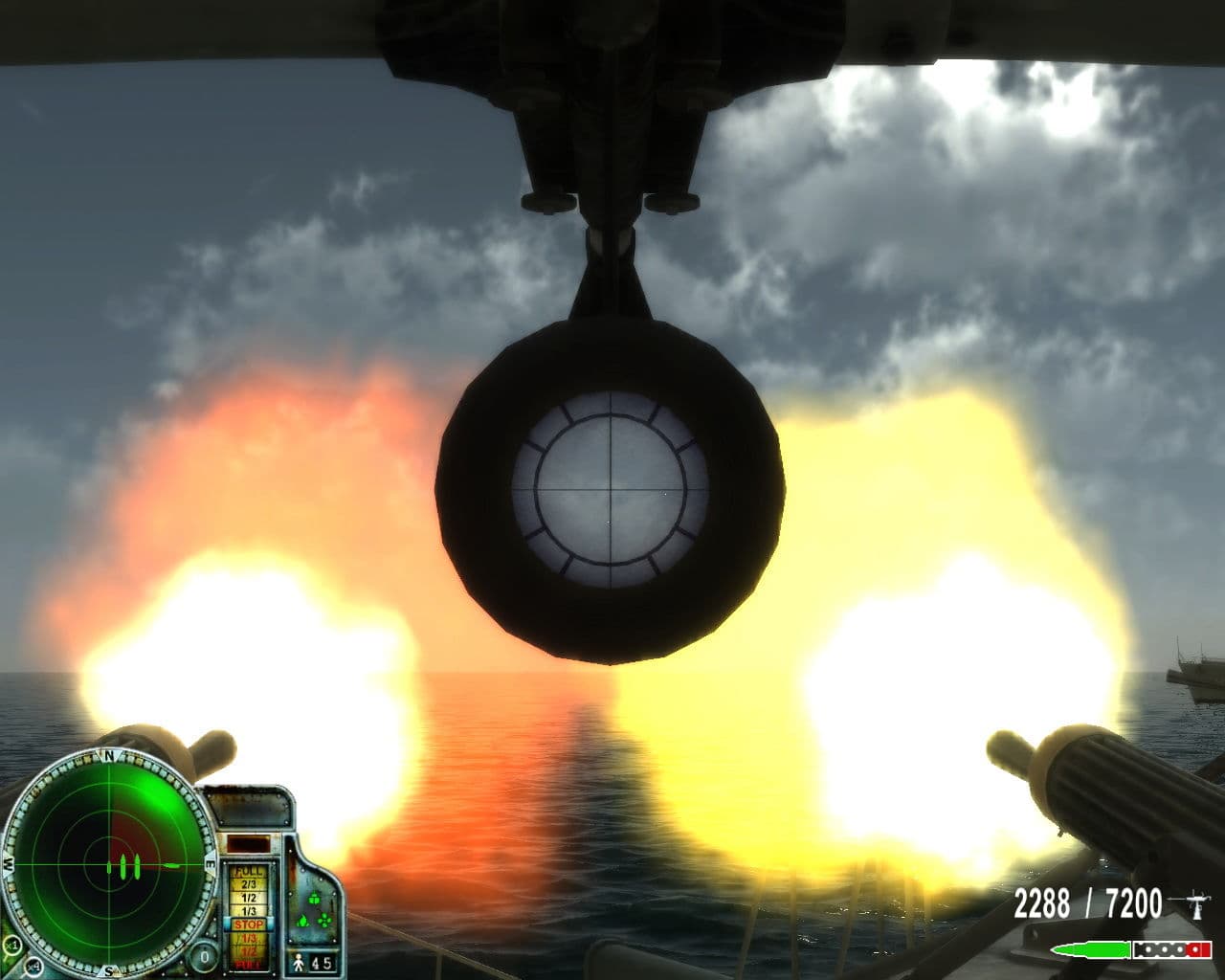Select the green flame damage status icon
Viewport: 1225px width, 980px height.
pyautogui.click(x=303, y=921)
